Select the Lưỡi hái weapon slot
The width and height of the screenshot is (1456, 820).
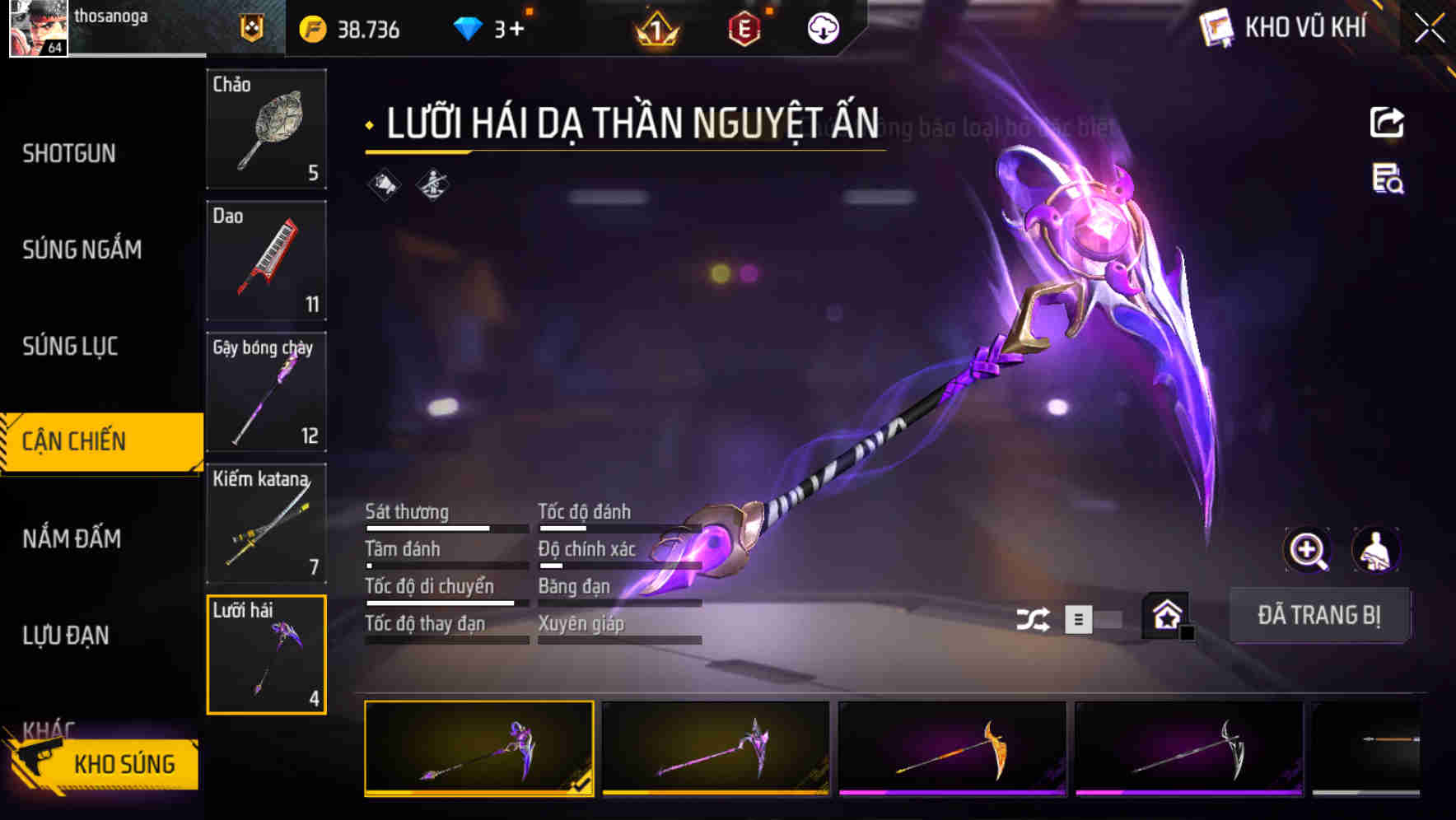266,655
